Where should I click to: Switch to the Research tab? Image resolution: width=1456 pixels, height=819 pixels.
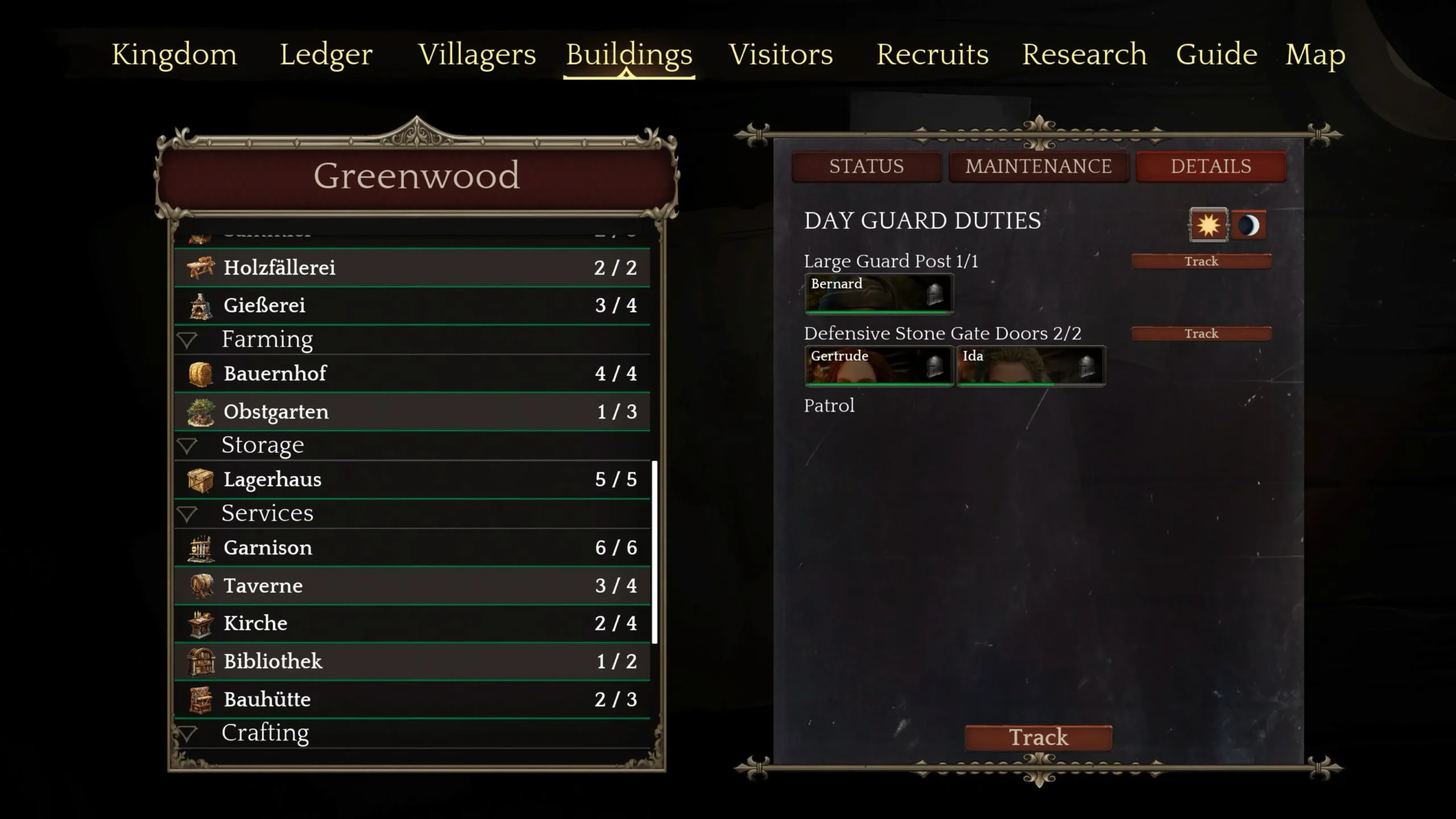pyautogui.click(x=1084, y=55)
